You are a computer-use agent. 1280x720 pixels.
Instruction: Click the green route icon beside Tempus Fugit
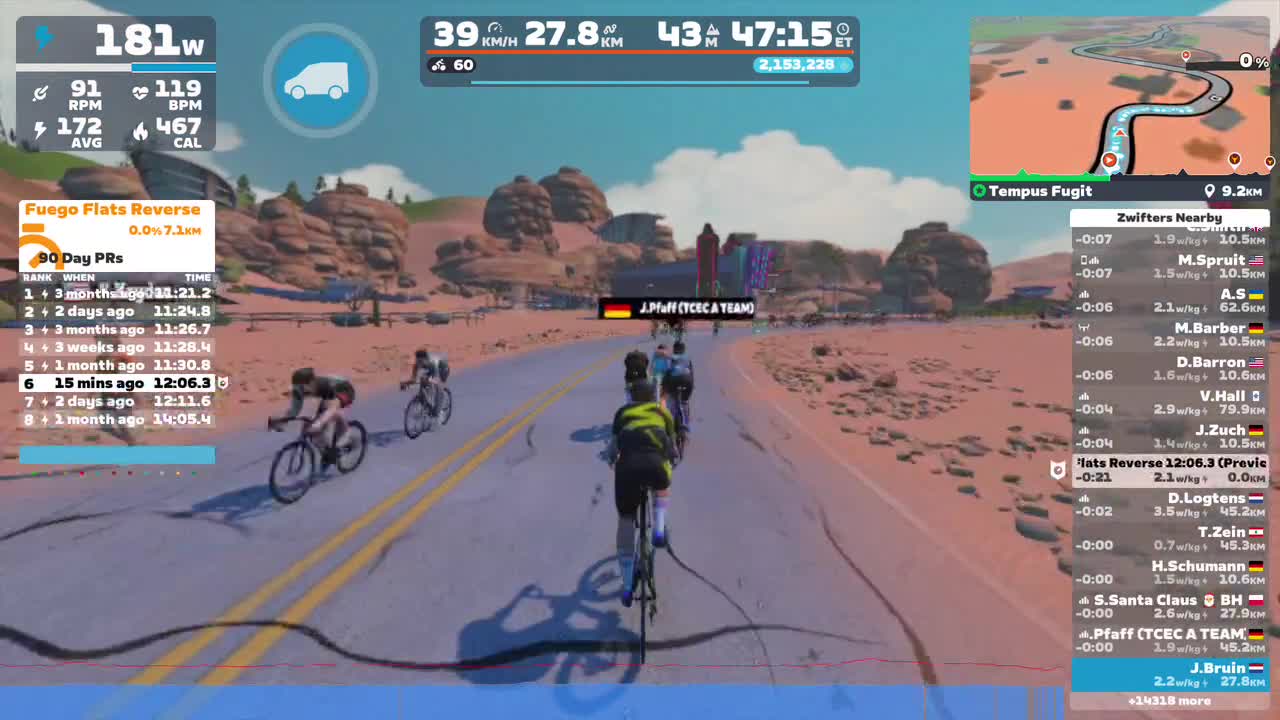click(978, 191)
